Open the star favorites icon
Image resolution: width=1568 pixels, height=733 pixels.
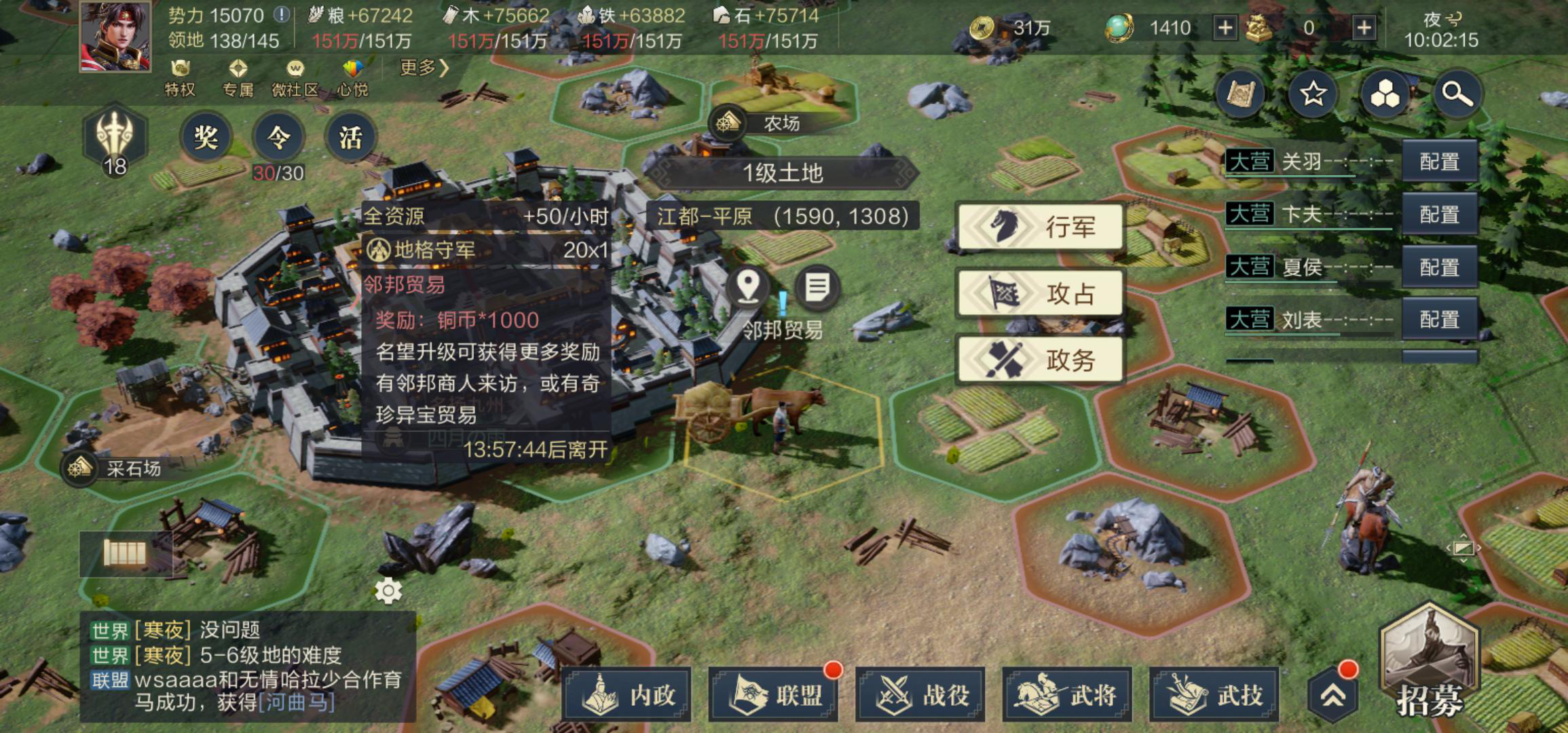1313,94
